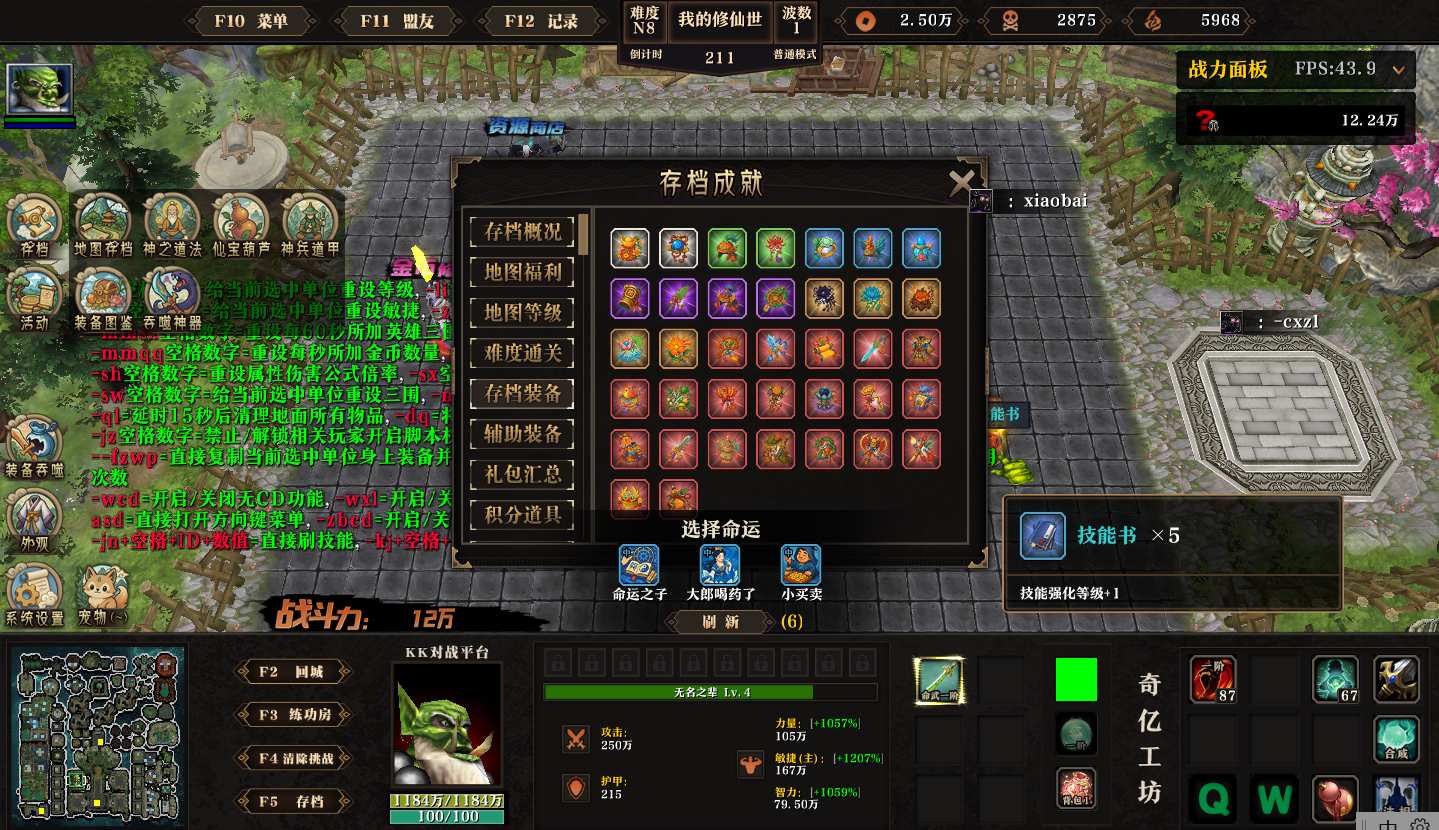
Task: Open the 地图福利 category
Action: [522, 272]
